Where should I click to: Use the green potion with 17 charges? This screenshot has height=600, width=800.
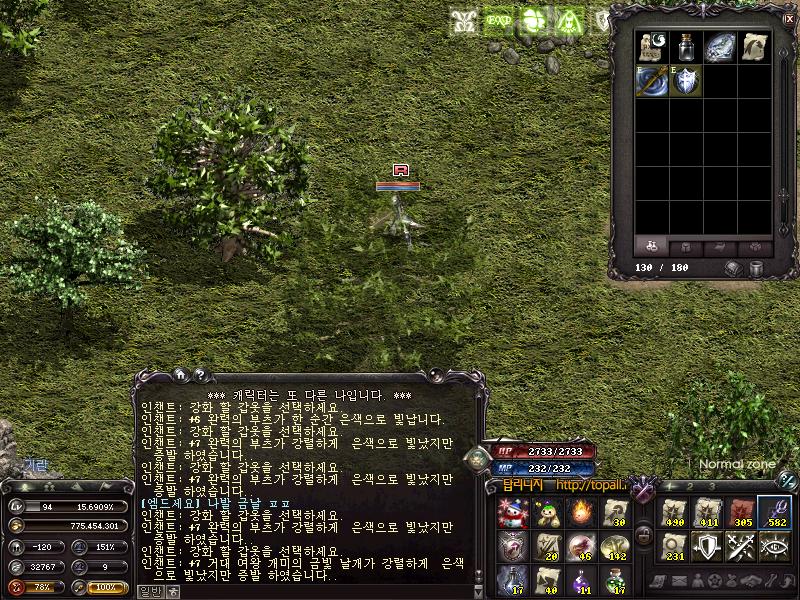coord(616,578)
